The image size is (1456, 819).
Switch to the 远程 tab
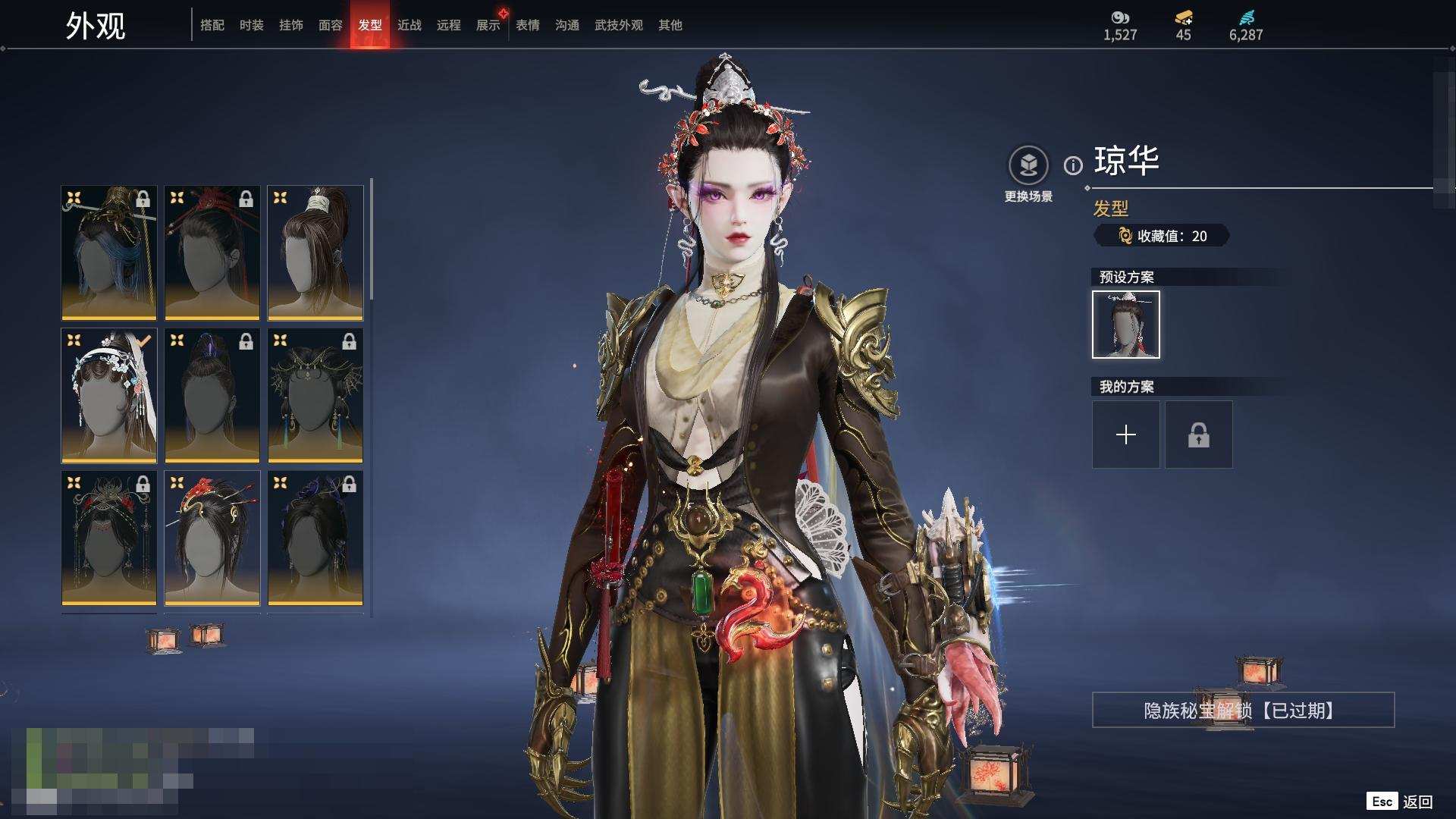(x=449, y=25)
